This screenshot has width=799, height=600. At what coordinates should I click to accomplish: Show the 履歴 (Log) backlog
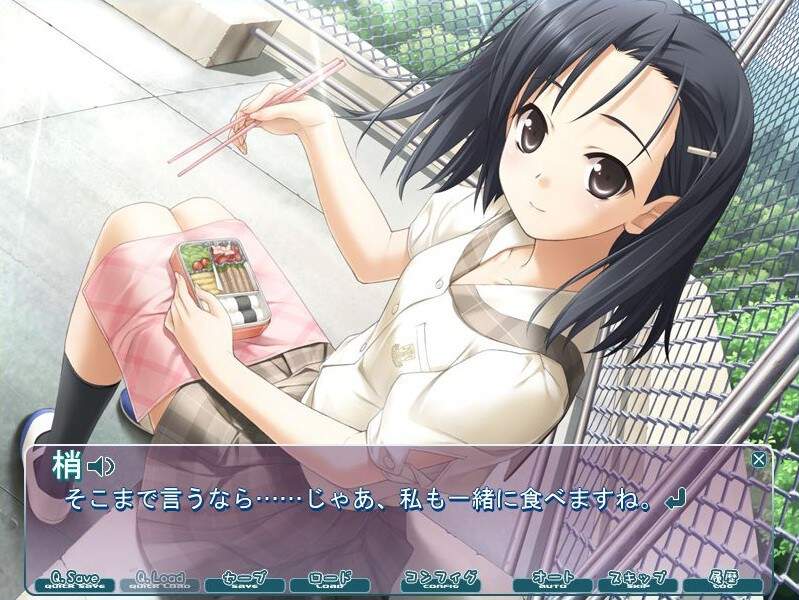pyautogui.click(x=723, y=581)
